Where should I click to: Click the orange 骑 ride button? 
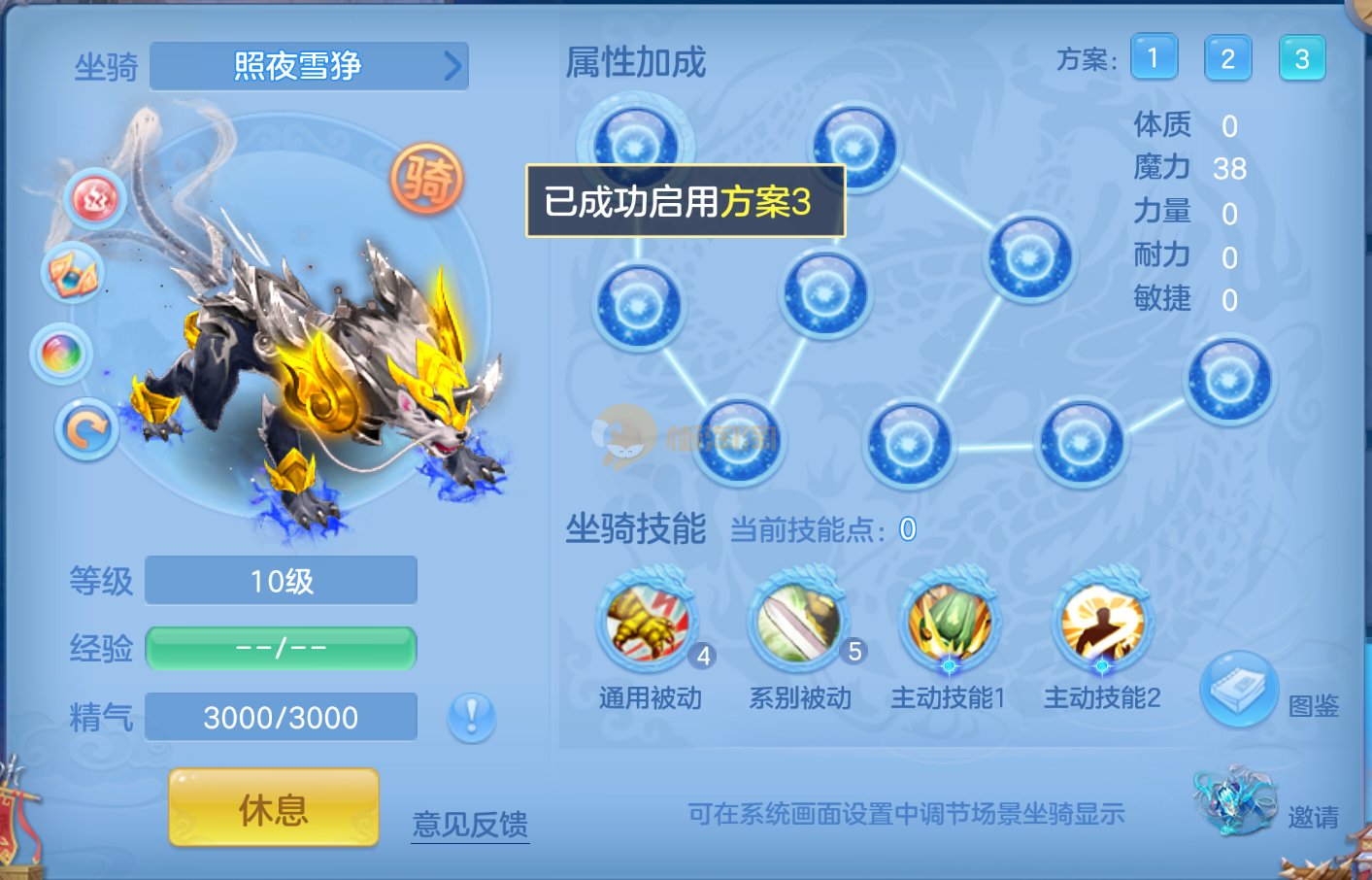click(427, 179)
